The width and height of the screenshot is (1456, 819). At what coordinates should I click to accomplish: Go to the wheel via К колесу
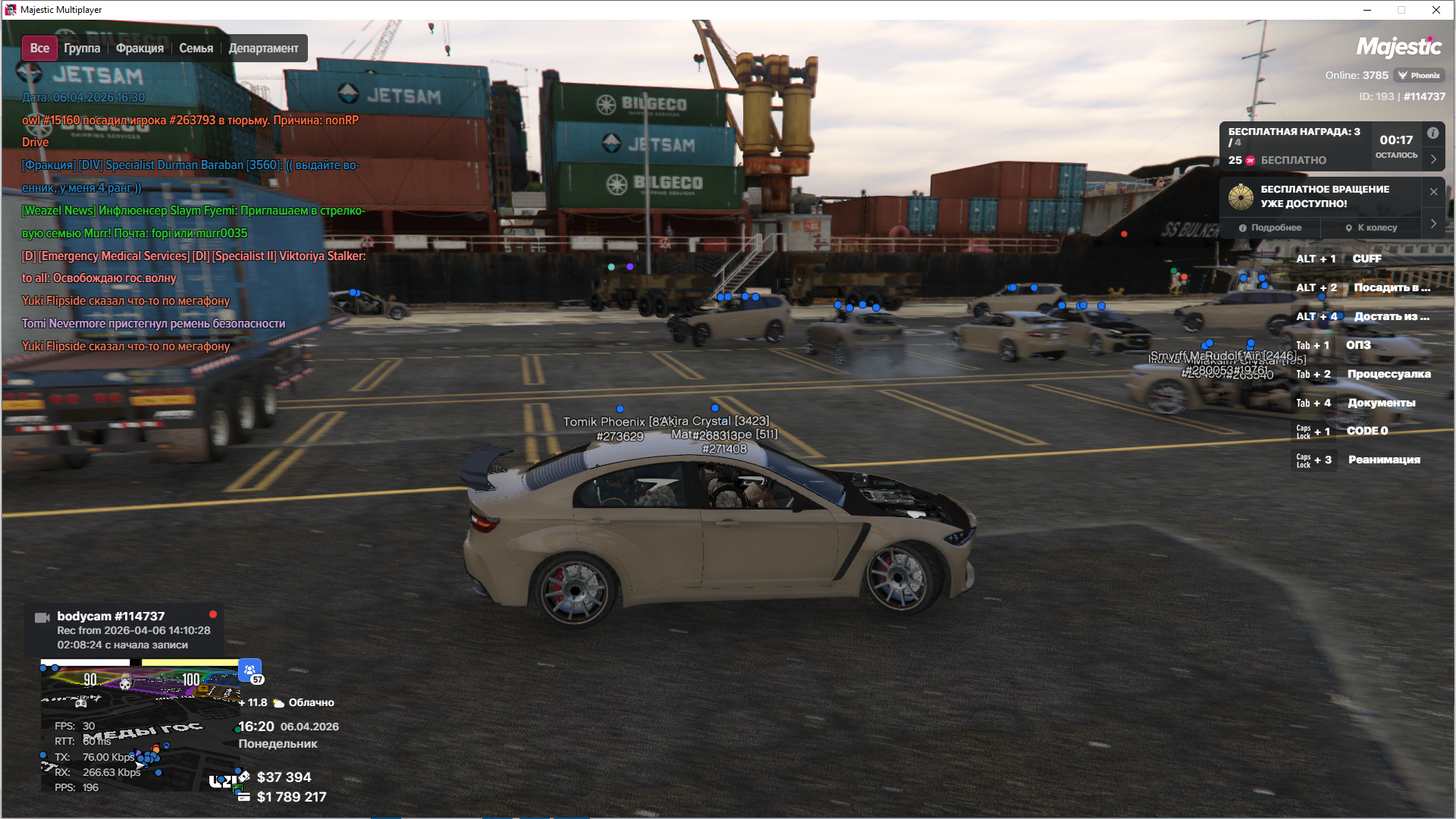point(1371,227)
